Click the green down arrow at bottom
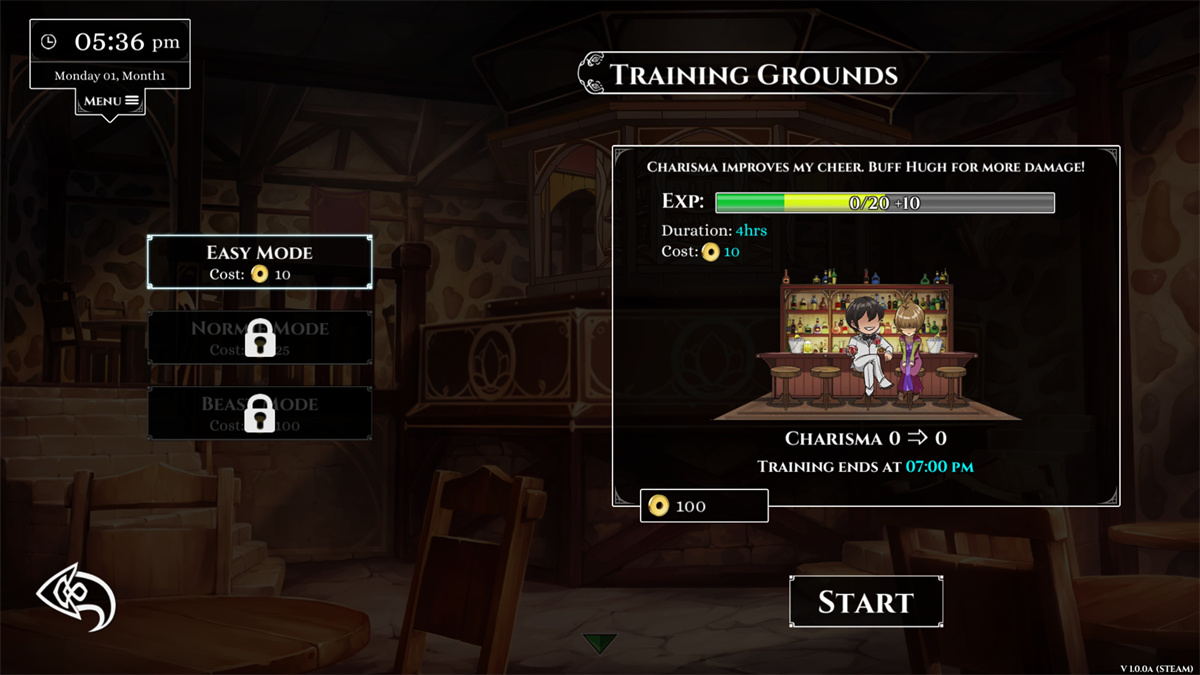This screenshot has width=1200, height=675. [600, 643]
